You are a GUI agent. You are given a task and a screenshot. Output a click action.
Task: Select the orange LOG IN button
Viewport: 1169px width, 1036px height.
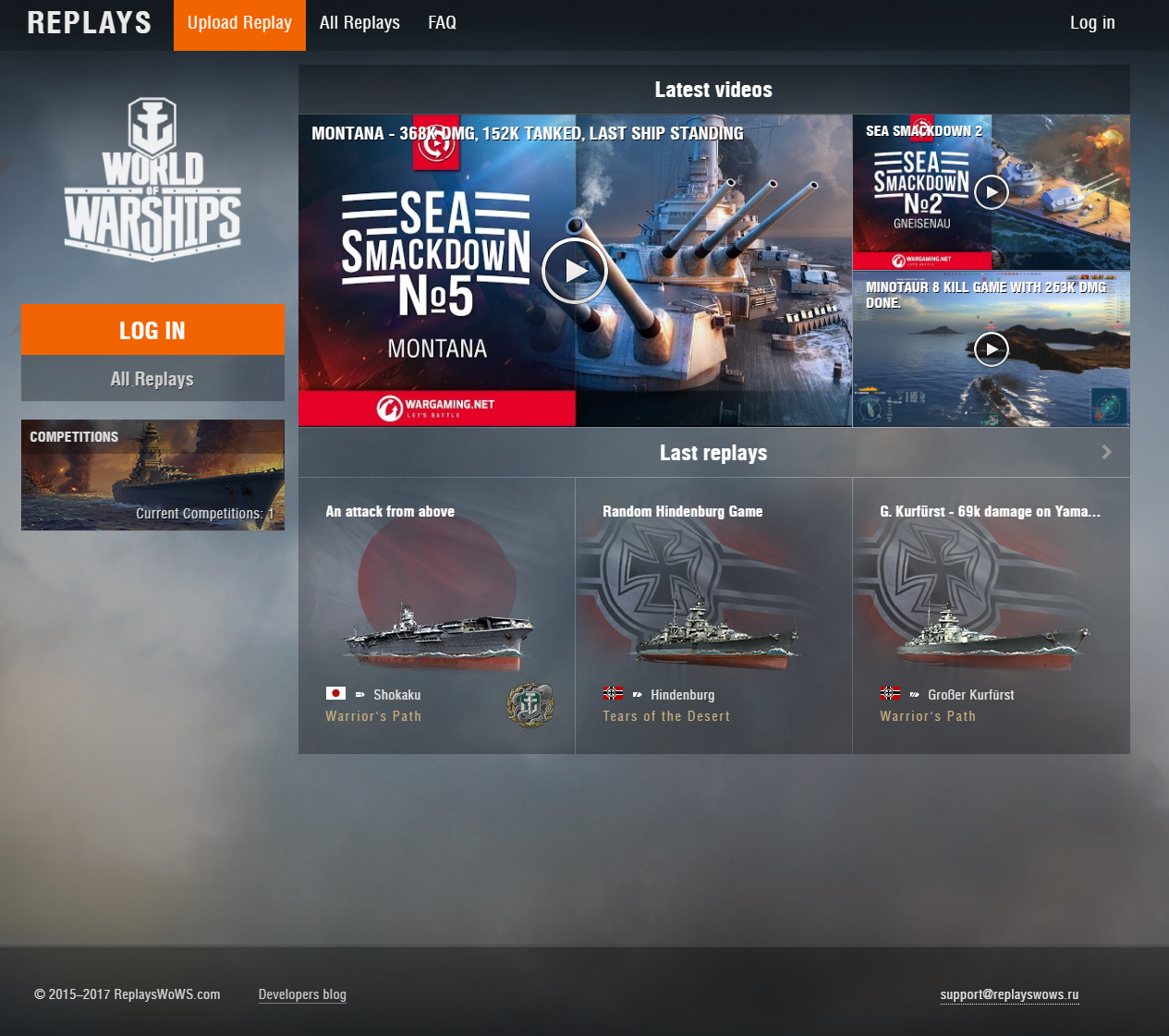(152, 330)
